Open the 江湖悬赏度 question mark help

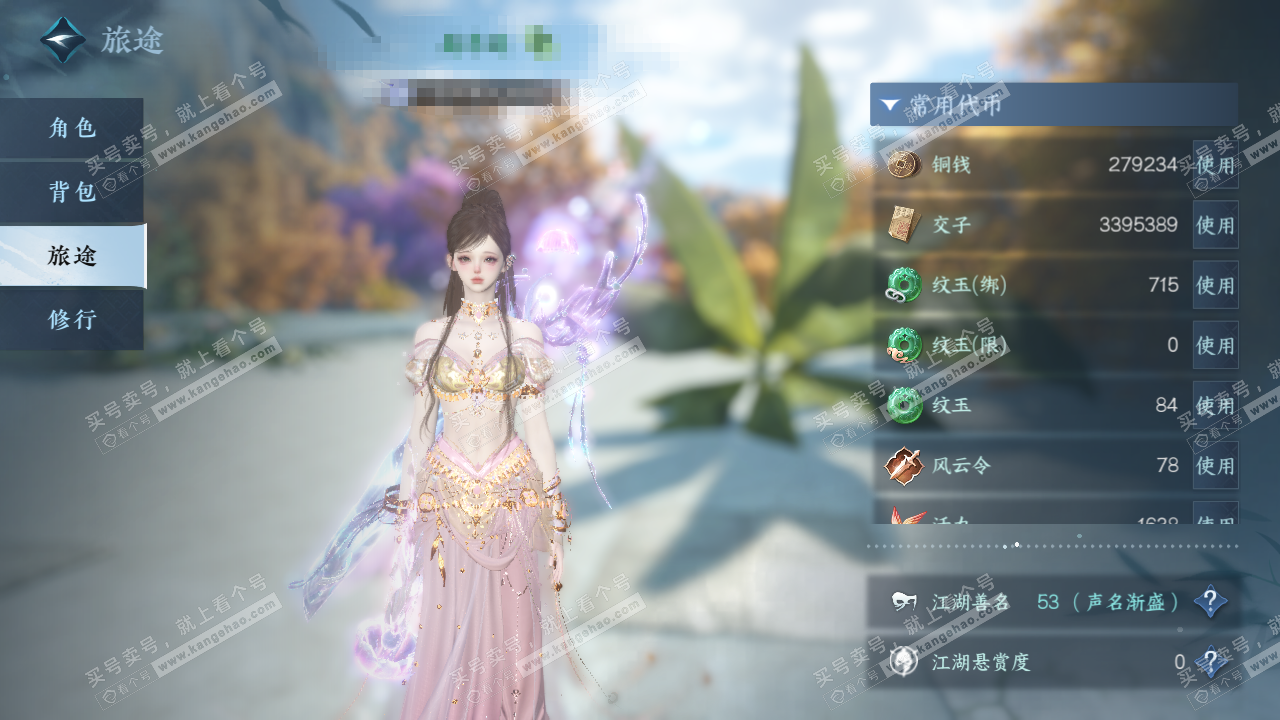tap(1210, 662)
